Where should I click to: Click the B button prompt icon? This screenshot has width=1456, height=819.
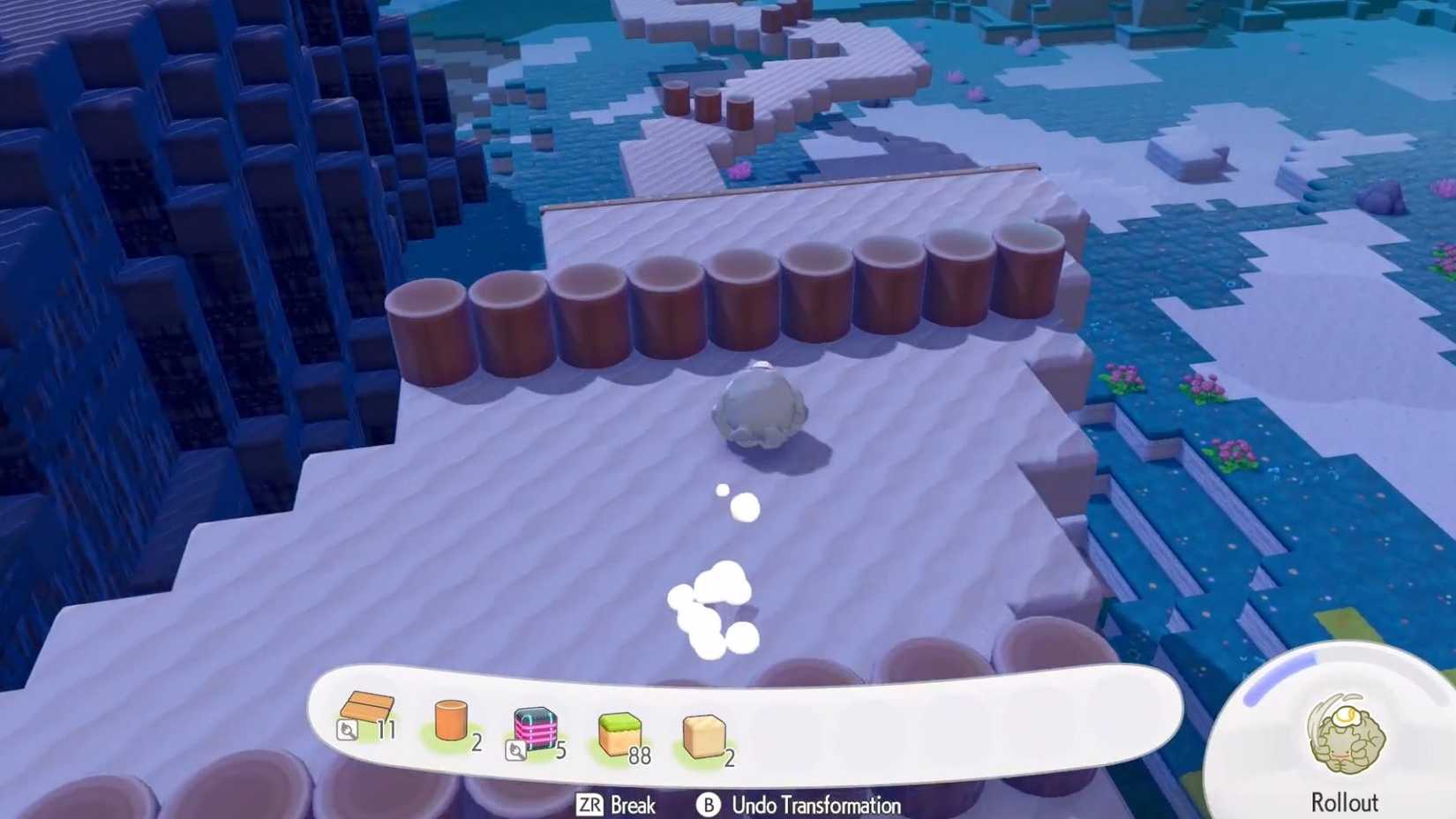706,806
